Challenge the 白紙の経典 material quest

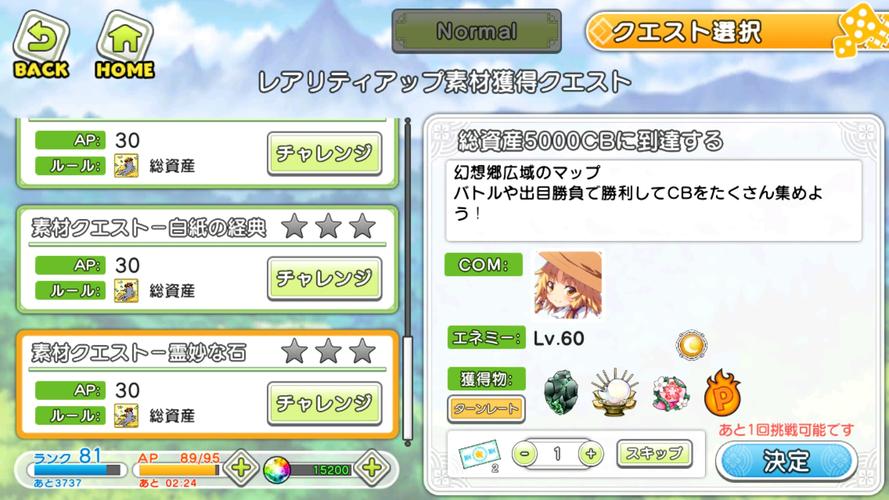coord(324,277)
